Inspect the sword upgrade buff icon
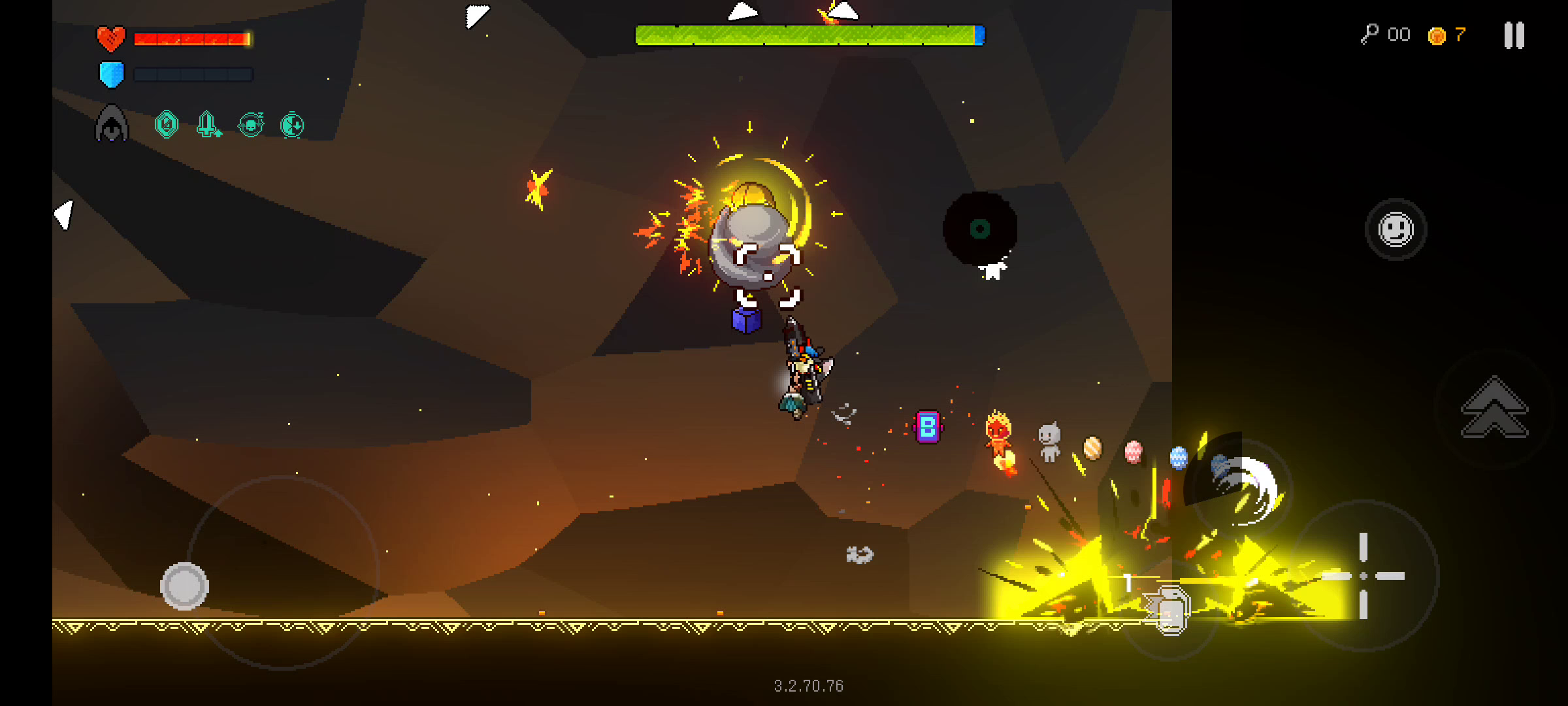Viewport: 1568px width, 706px height. click(208, 124)
